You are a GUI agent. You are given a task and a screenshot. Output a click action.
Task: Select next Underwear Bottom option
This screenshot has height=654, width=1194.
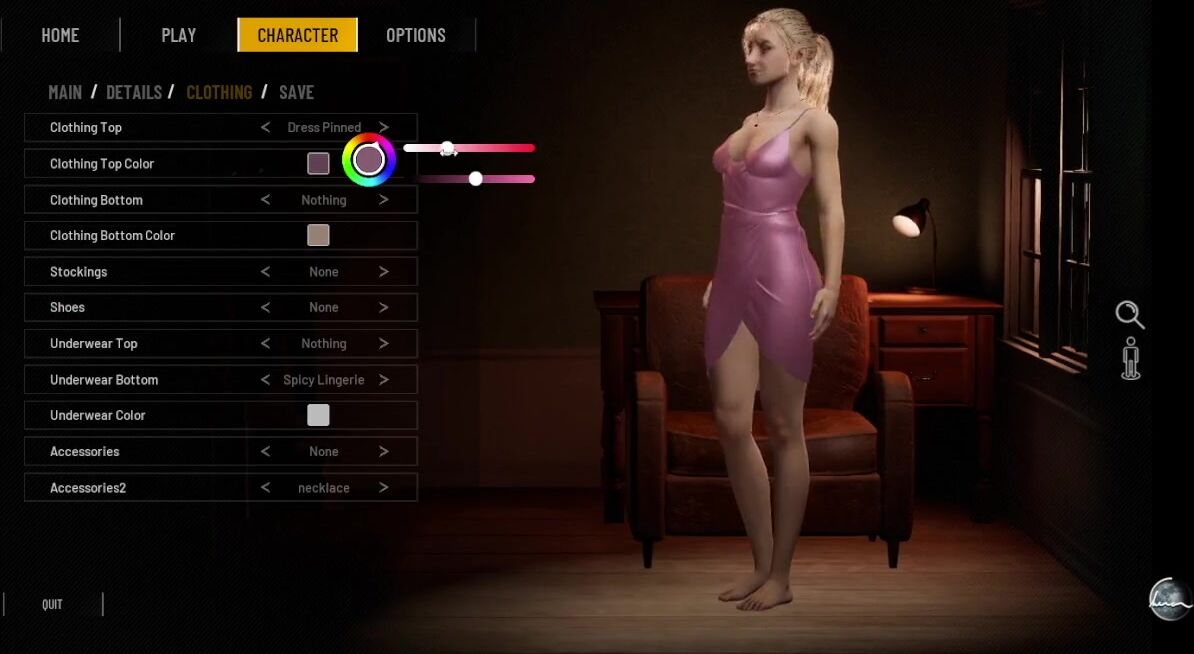click(384, 380)
